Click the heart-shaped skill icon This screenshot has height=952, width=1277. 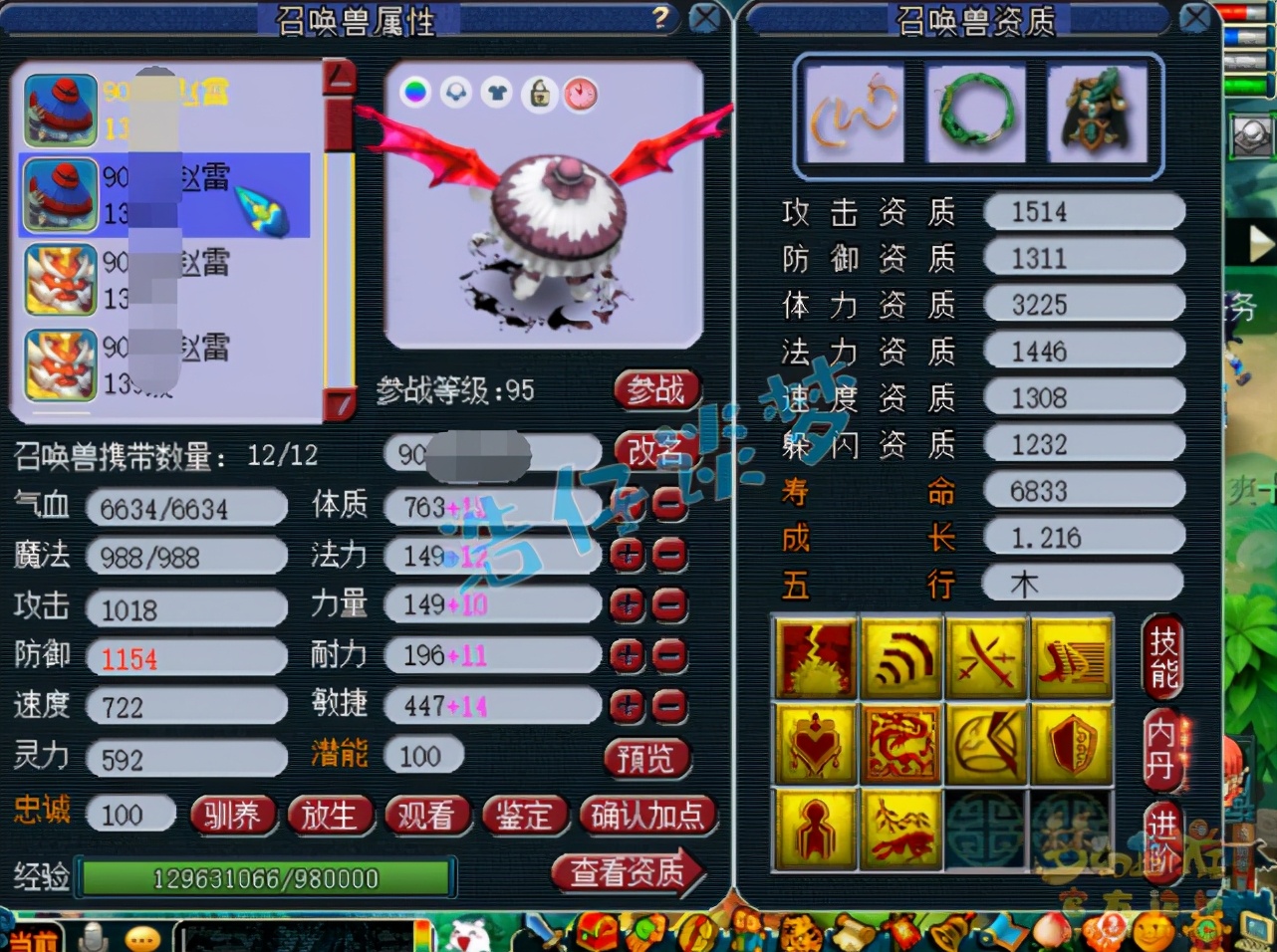coord(815,743)
